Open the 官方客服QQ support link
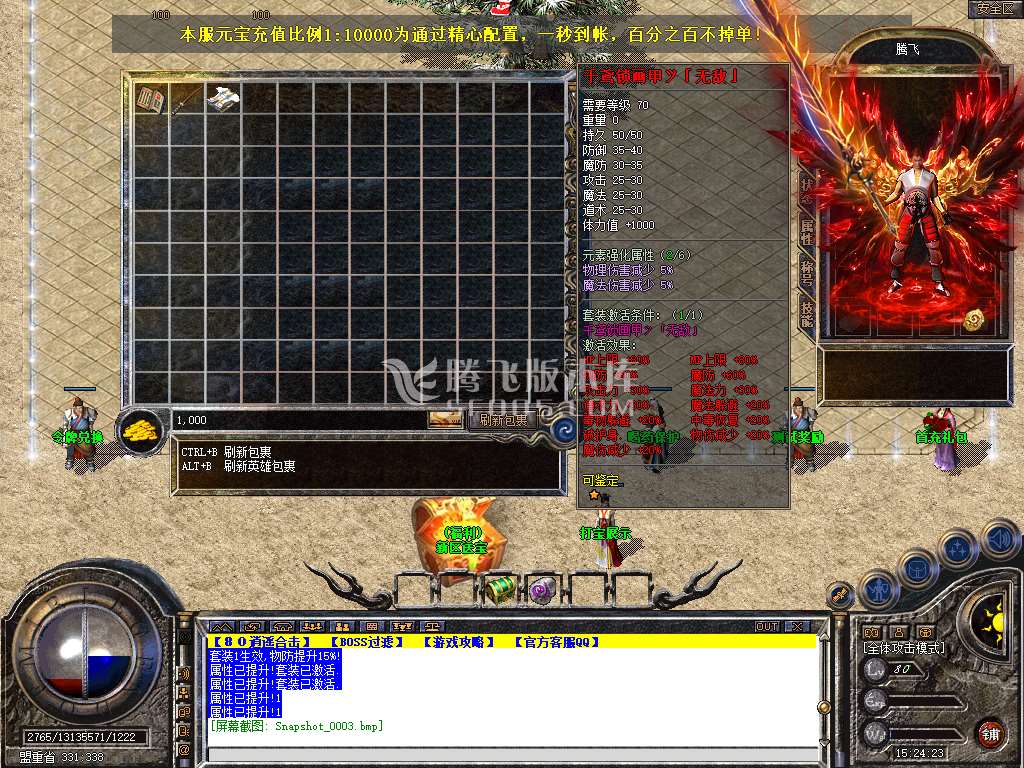The height and width of the screenshot is (768, 1024). (556, 642)
